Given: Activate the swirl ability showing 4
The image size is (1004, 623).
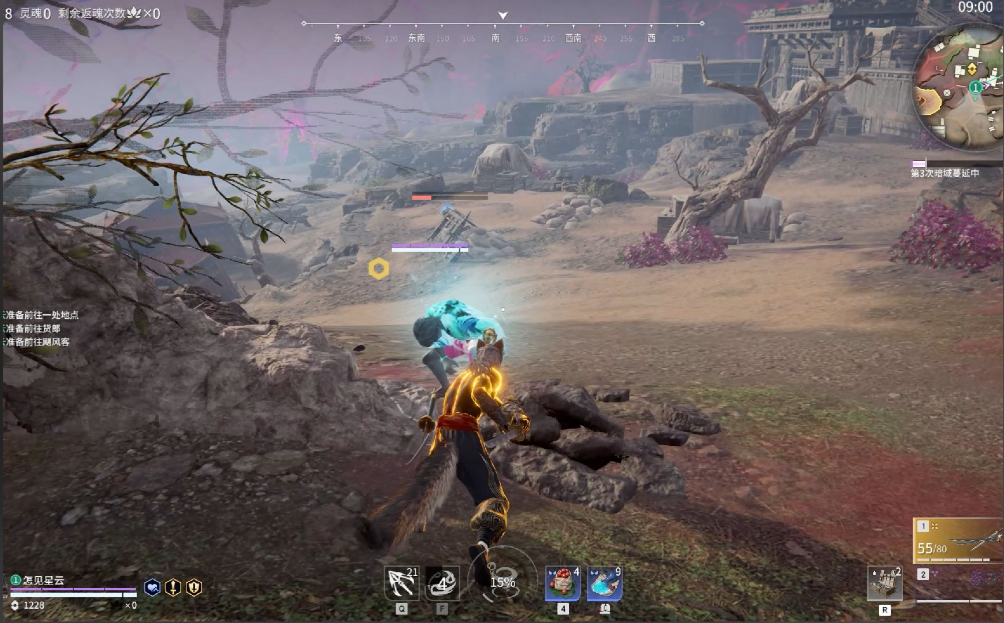Looking at the screenshot, I should (x=442, y=582).
